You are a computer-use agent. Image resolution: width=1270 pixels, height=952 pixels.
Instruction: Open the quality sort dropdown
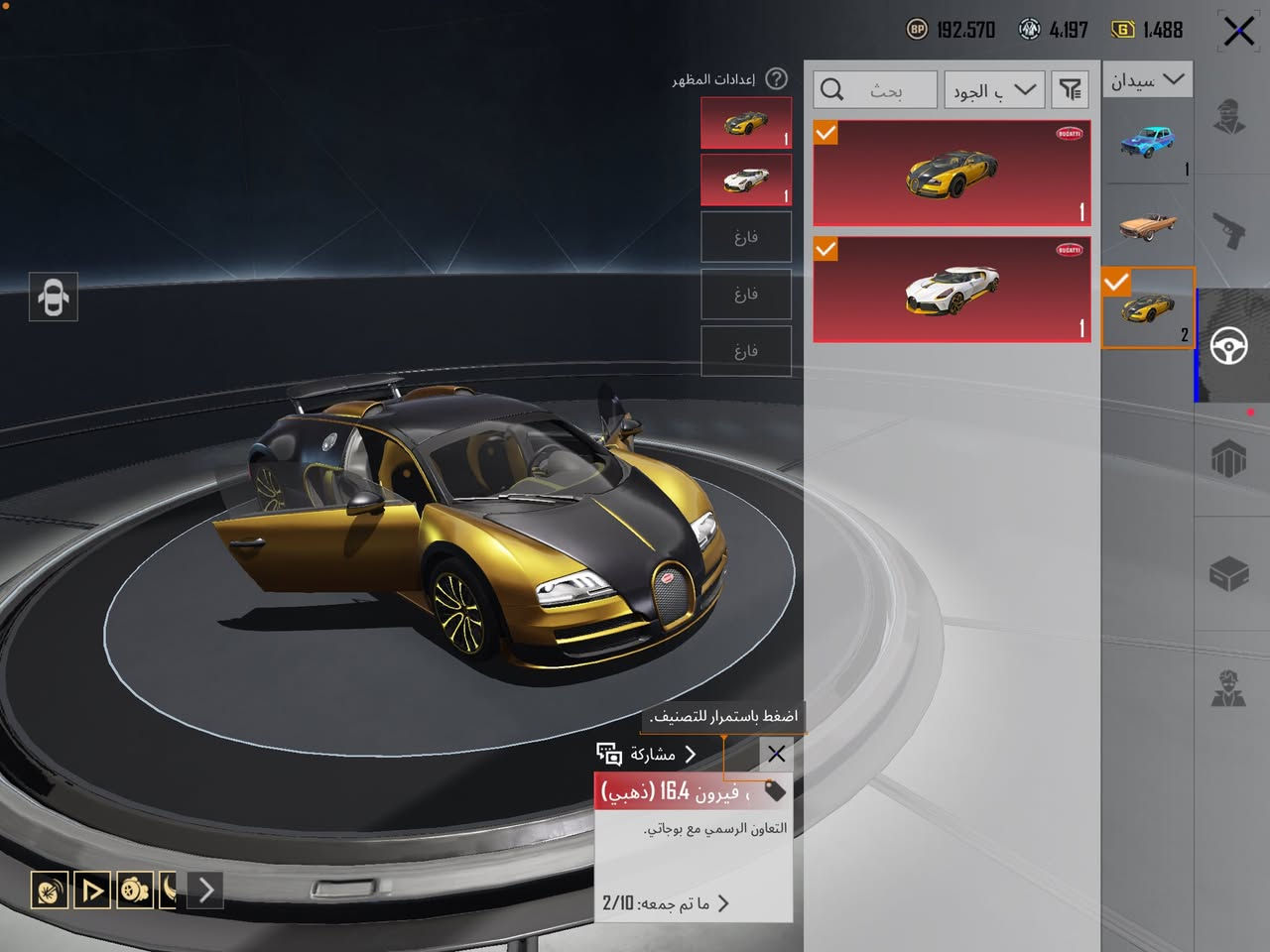tap(993, 90)
